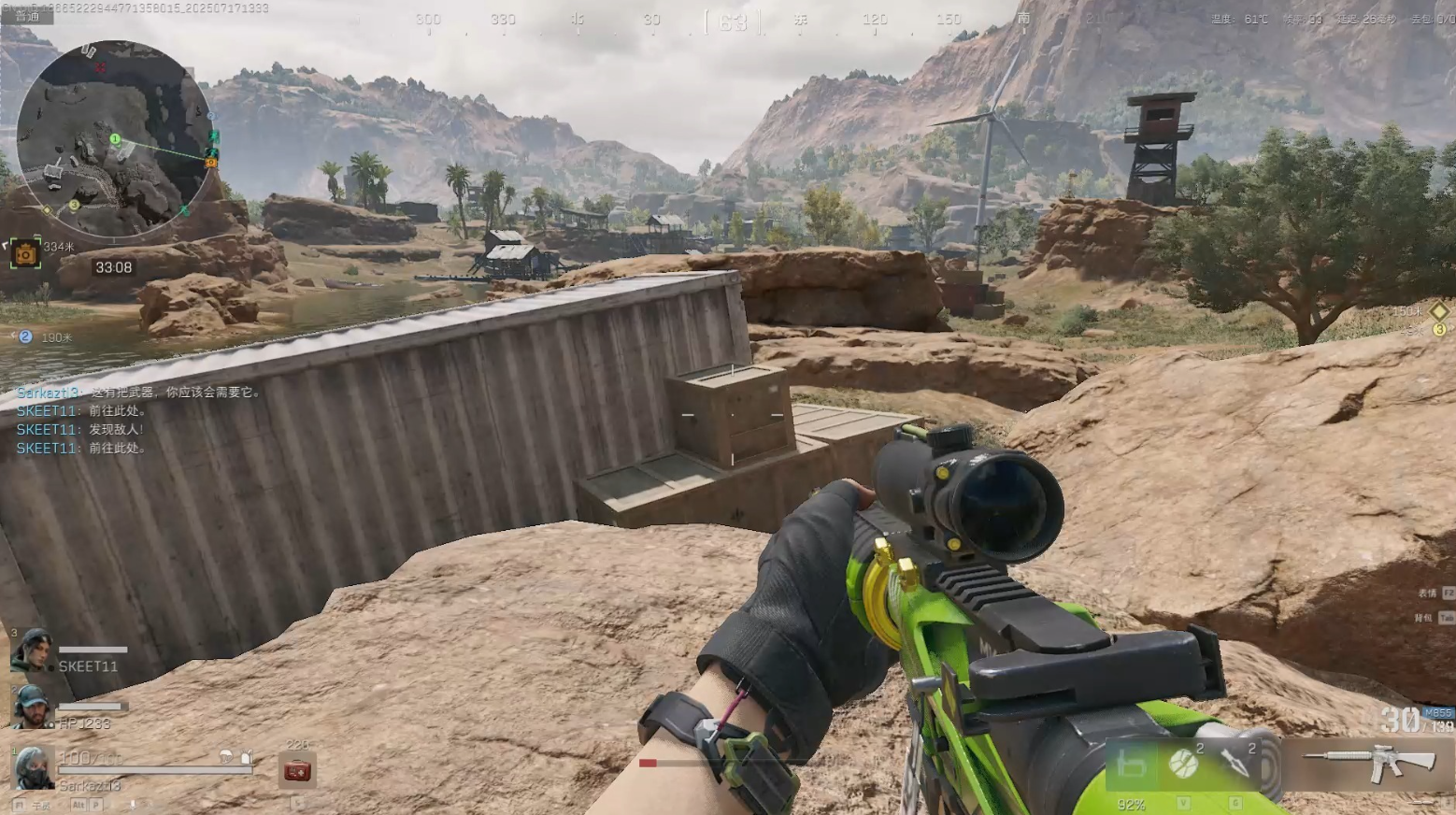1456x815 pixels.
Task: Select teammate HPJ233's portrait
Action: tap(31, 707)
